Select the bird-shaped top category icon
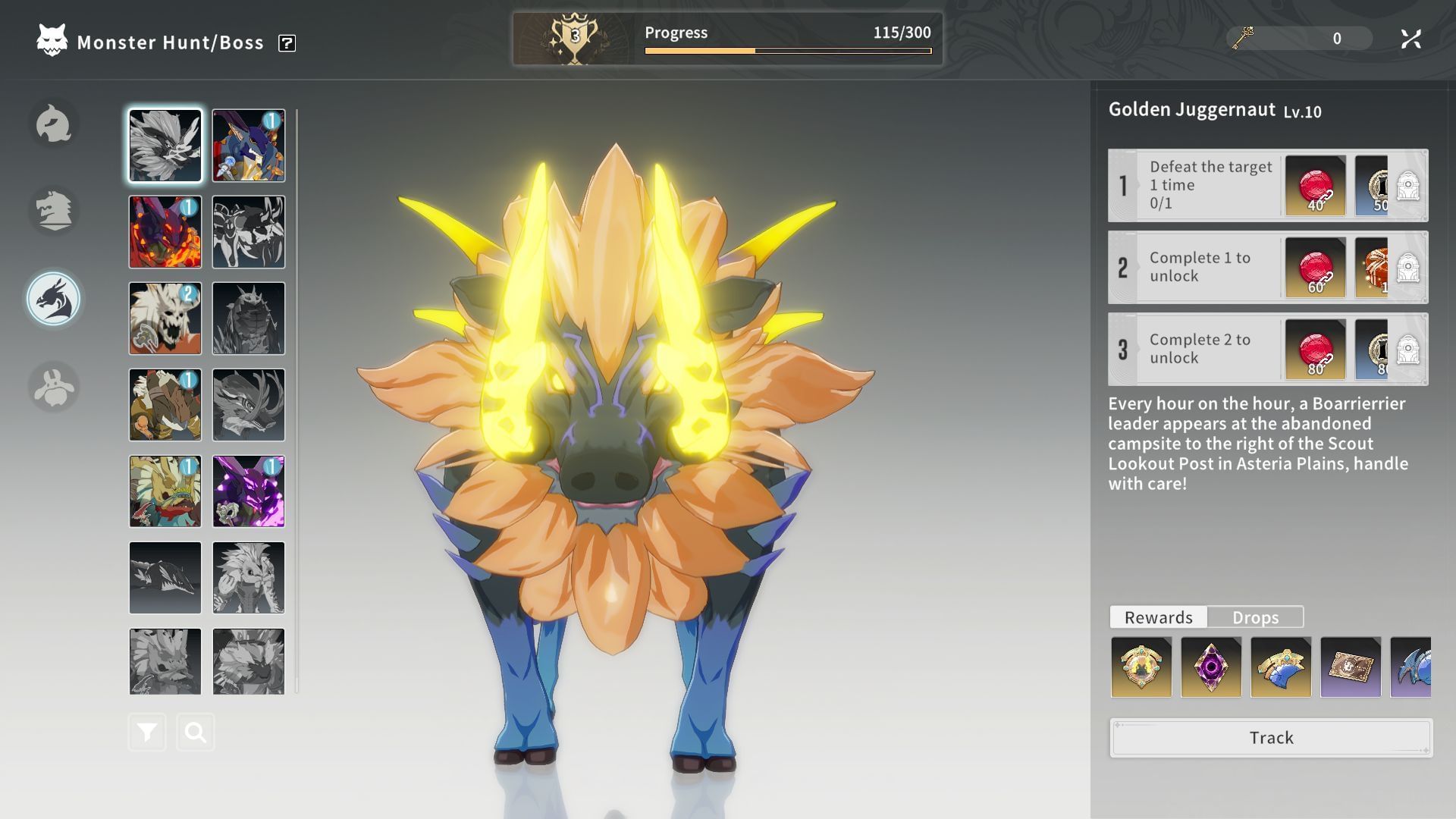This screenshot has height=819, width=1456. coord(54,124)
